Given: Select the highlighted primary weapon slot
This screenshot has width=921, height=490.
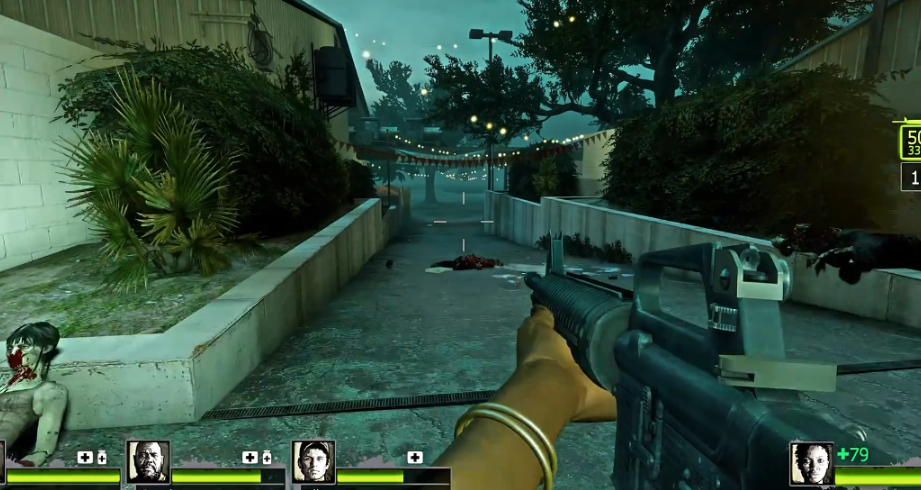Looking at the screenshot, I should 910,142.
